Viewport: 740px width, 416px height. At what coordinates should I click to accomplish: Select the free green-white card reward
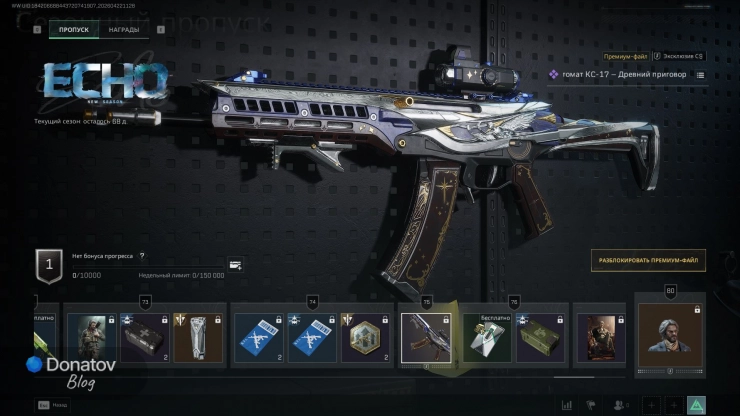point(488,338)
